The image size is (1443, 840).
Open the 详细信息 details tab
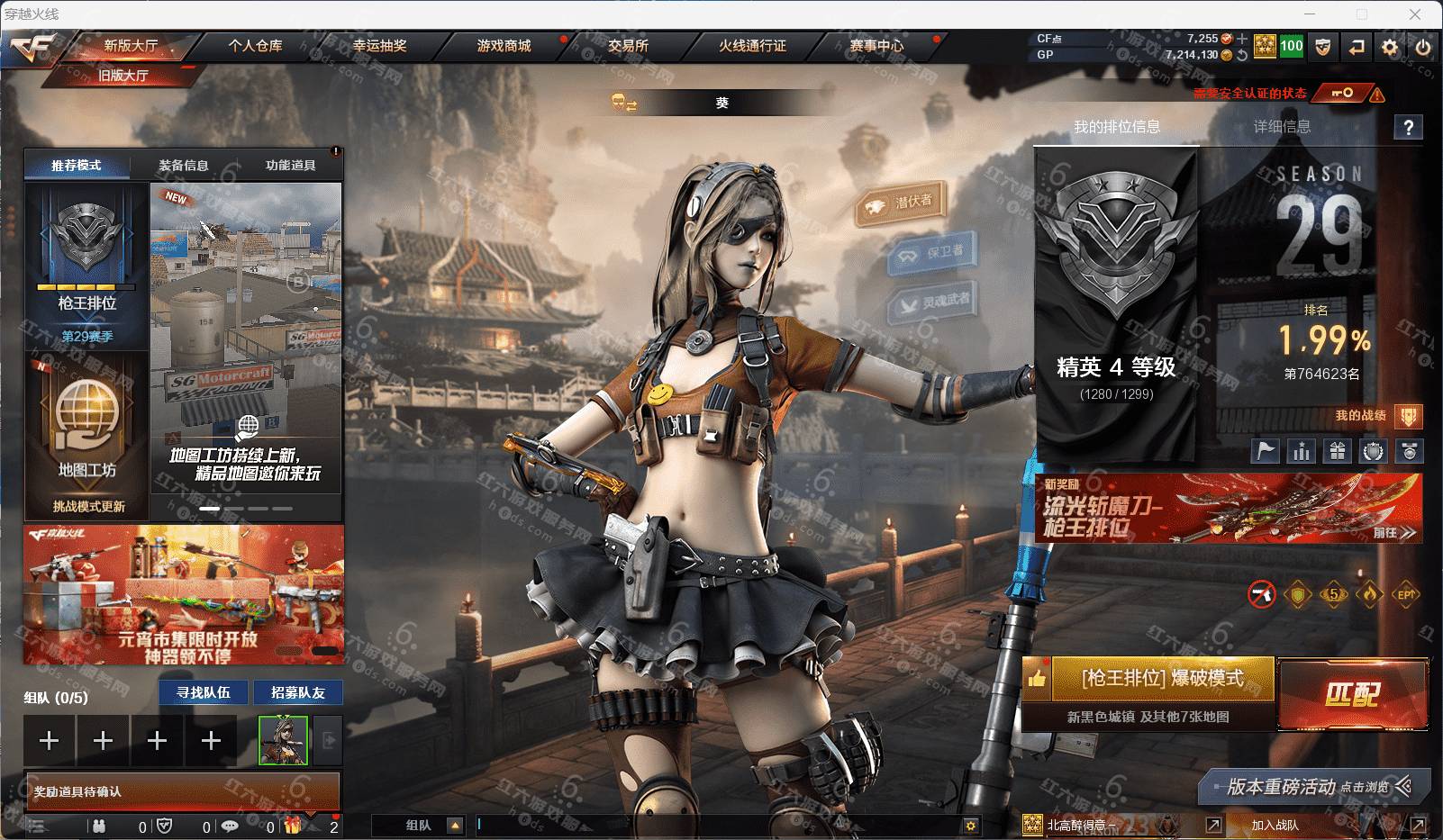click(1282, 127)
